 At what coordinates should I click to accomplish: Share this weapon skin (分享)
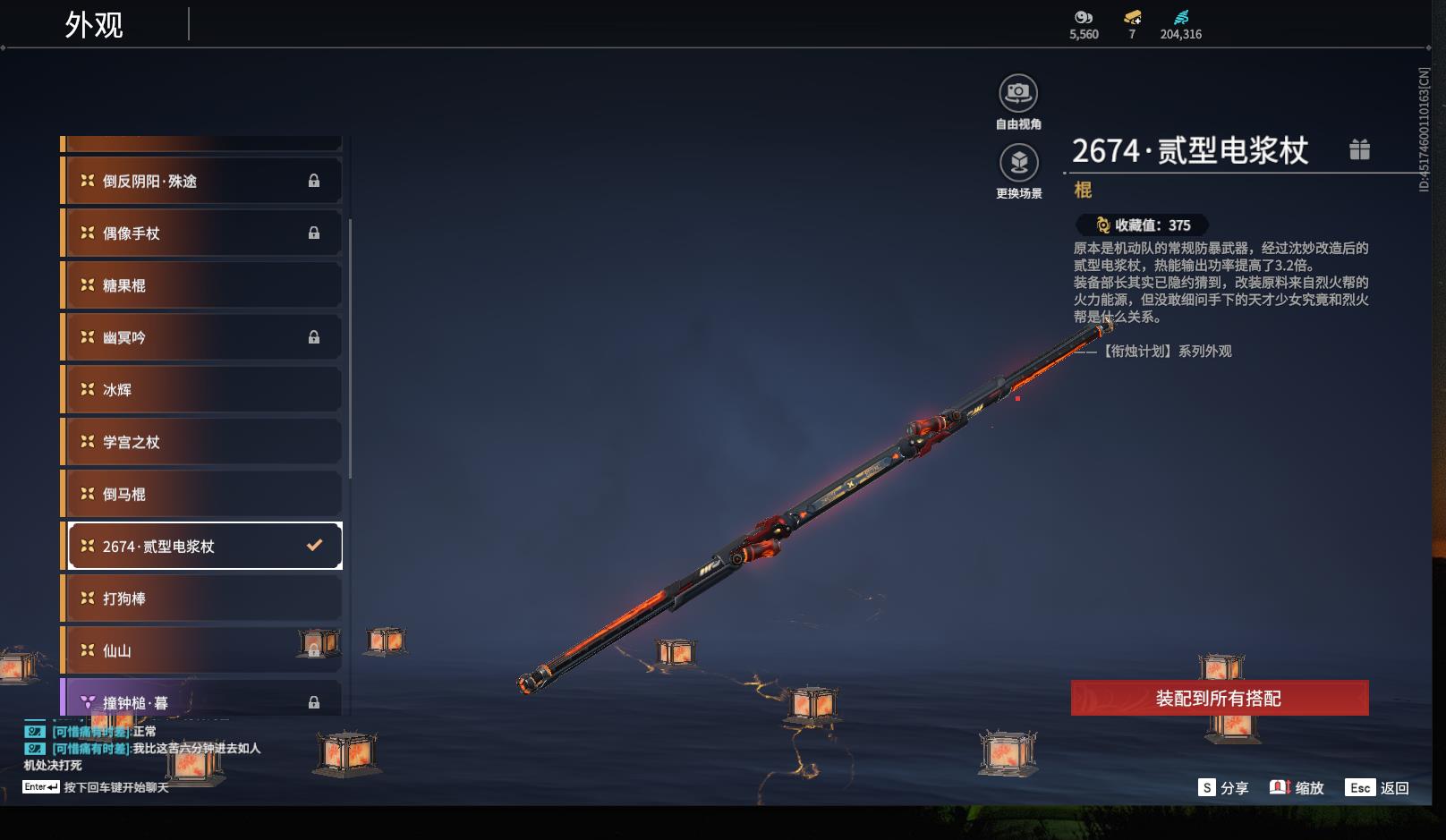[1223, 787]
